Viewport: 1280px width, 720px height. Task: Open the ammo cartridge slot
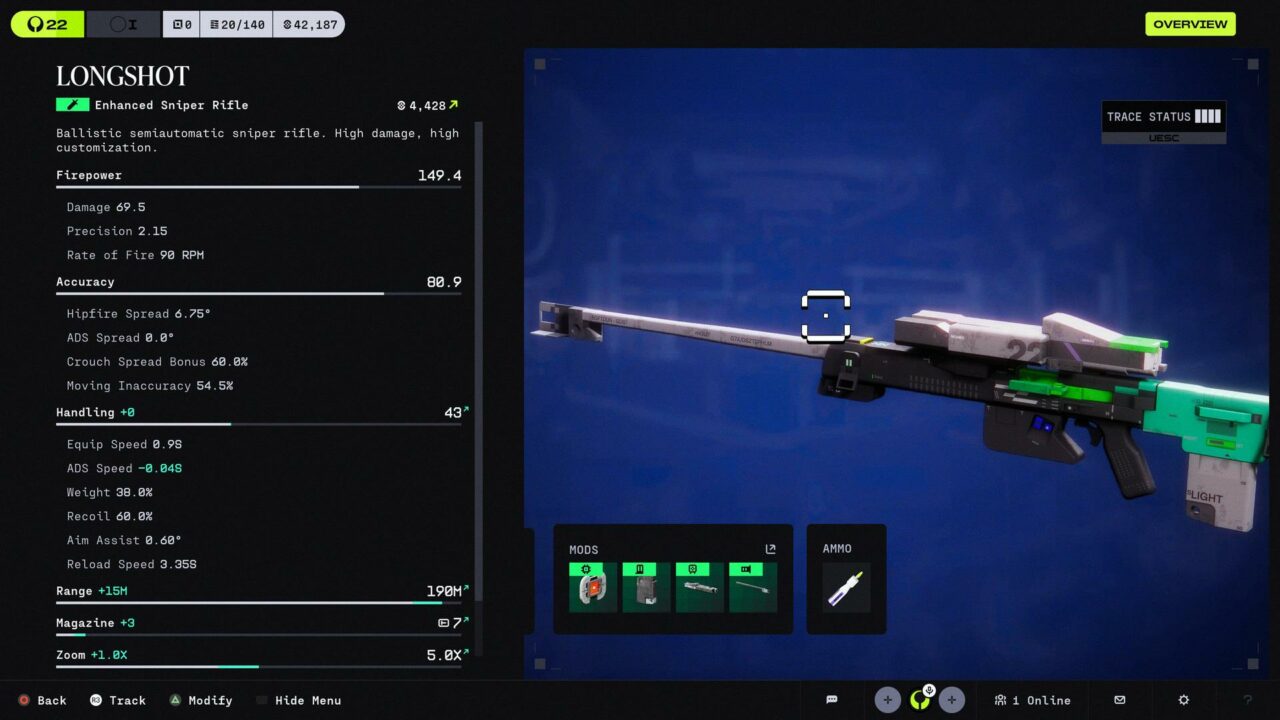tap(846, 588)
